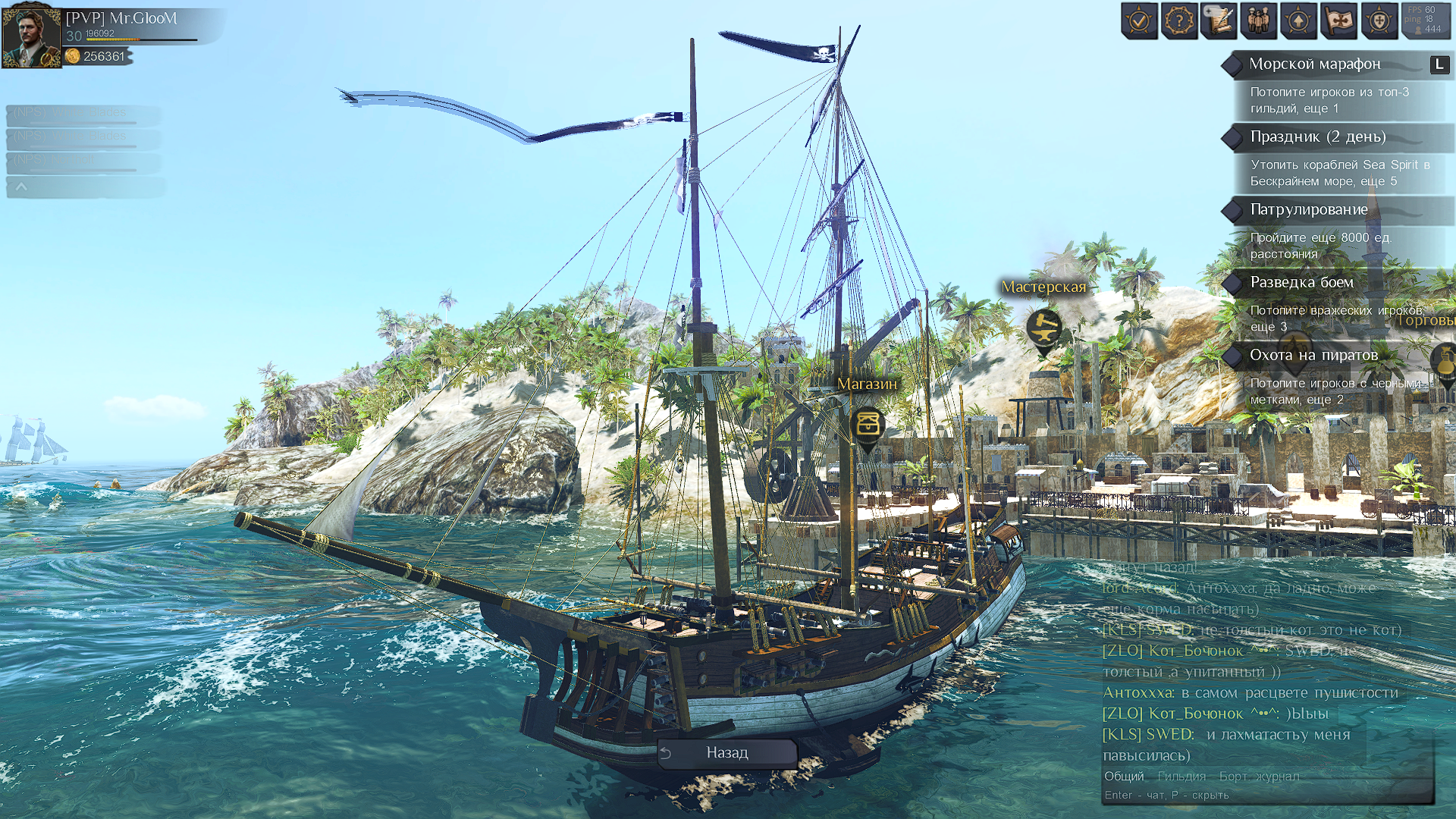
Task: Open the Магазин shop marker
Action: [868, 423]
